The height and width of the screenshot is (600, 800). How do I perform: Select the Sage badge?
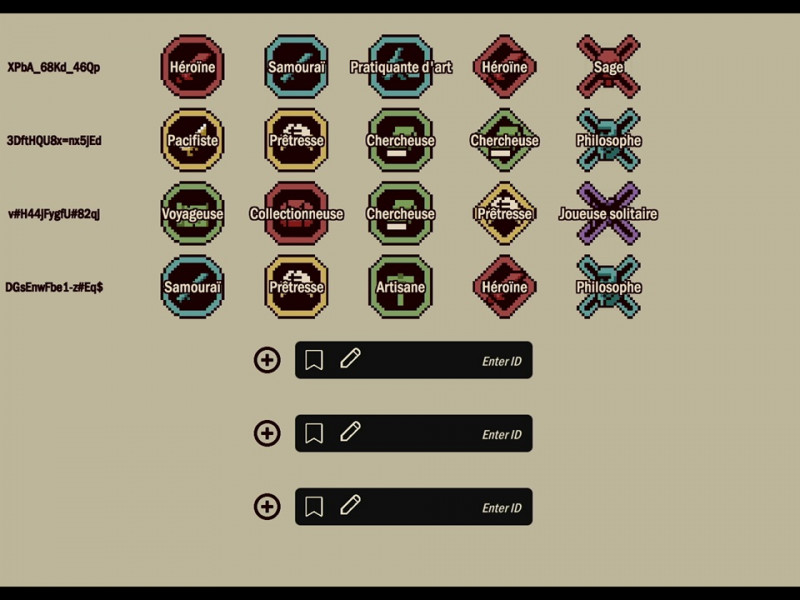pos(608,67)
